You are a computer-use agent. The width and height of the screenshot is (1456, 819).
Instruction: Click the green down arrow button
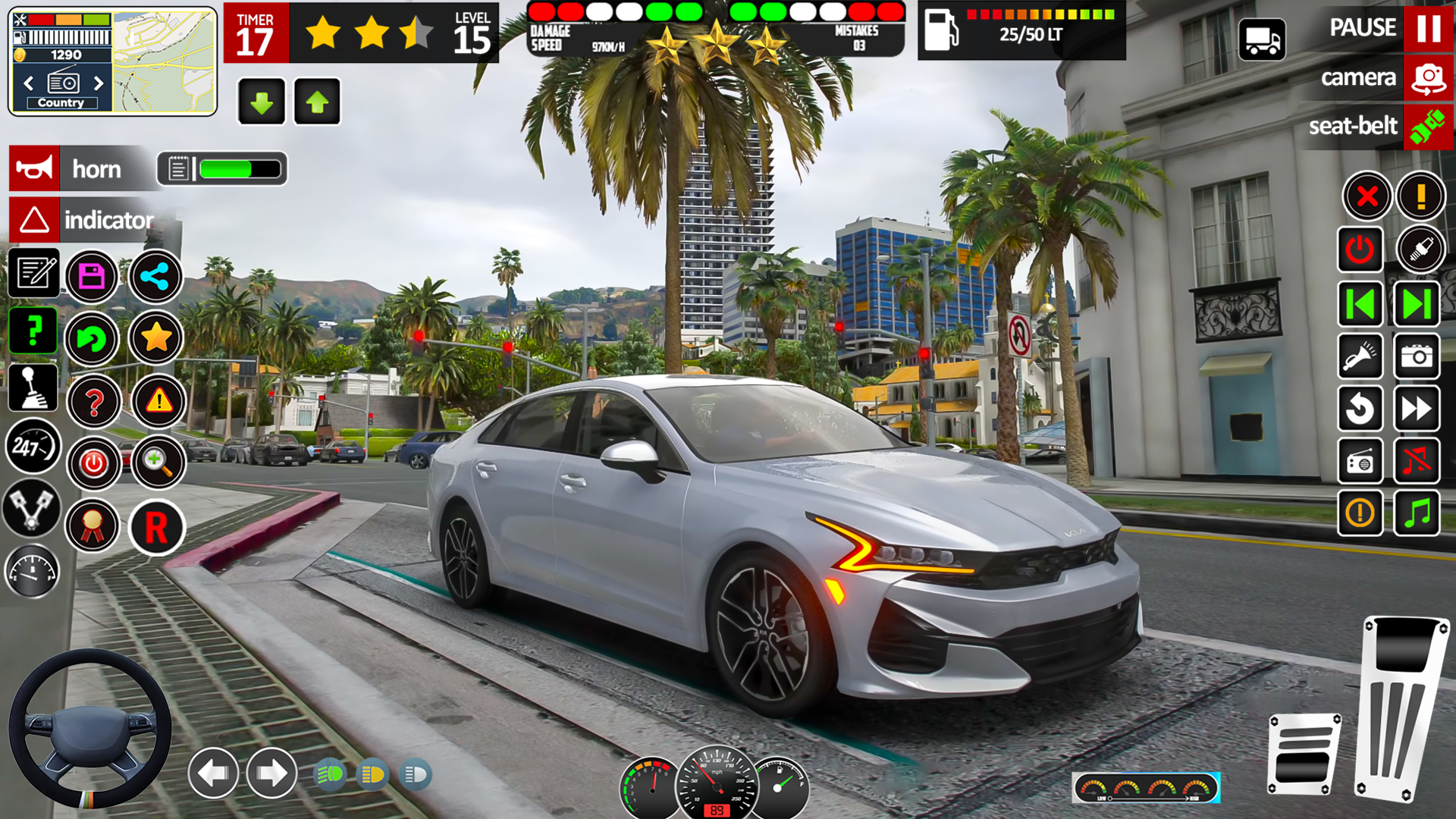click(262, 102)
